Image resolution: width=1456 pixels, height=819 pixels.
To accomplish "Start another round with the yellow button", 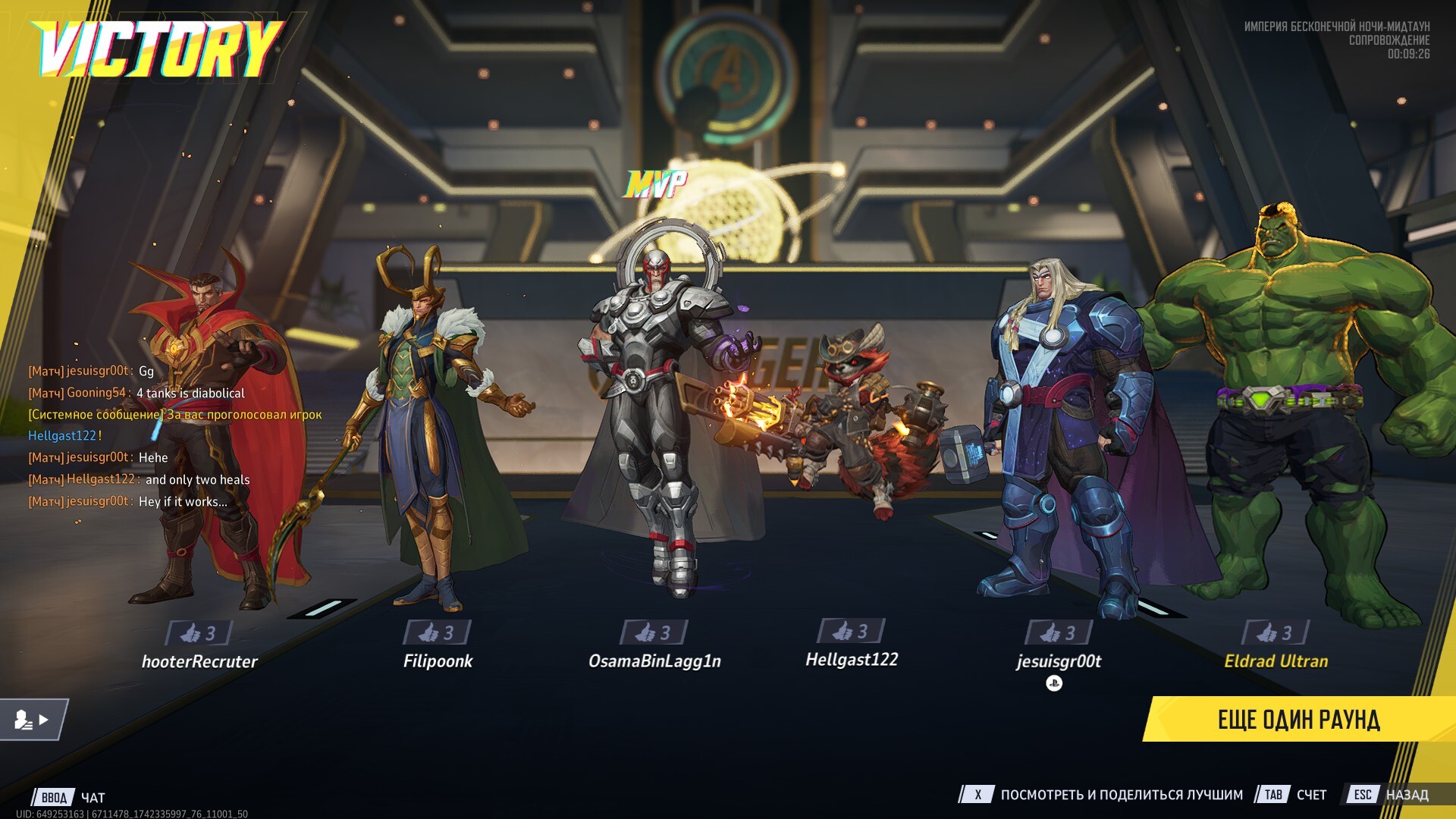I will click(1298, 720).
